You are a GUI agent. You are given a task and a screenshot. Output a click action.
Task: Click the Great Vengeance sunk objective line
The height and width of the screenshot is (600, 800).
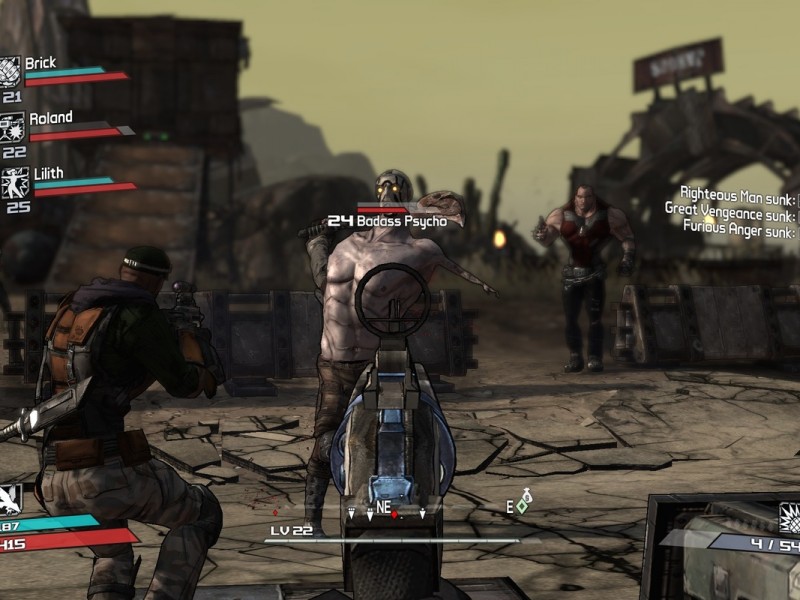tap(731, 210)
